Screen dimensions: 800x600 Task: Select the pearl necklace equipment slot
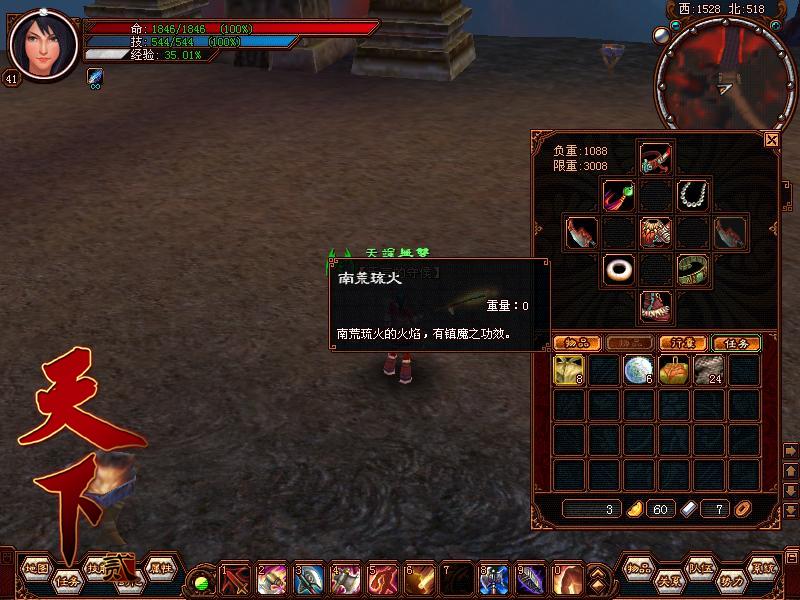pyautogui.click(x=692, y=194)
